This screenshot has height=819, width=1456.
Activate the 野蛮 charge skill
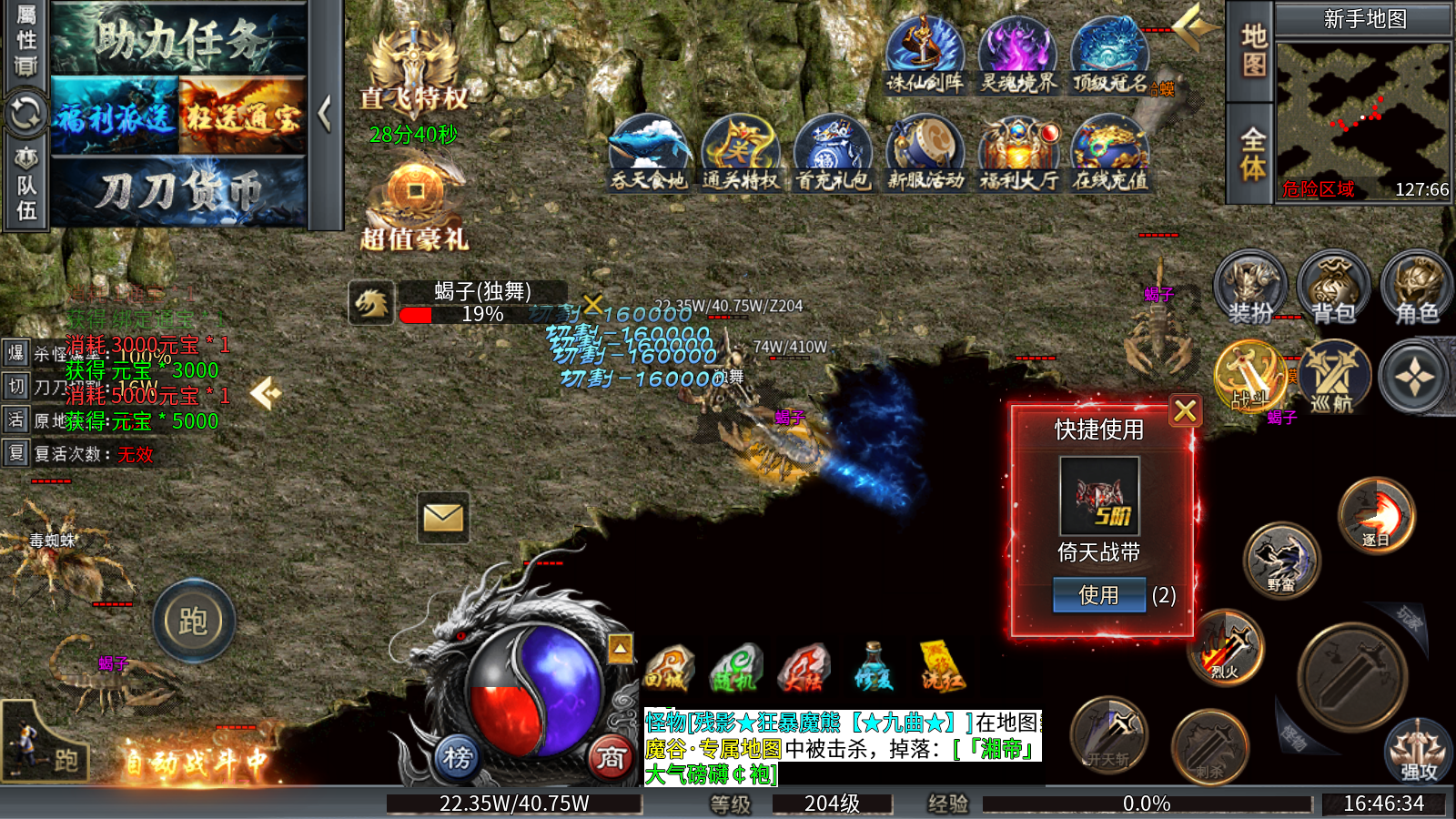coord(1281,561)
